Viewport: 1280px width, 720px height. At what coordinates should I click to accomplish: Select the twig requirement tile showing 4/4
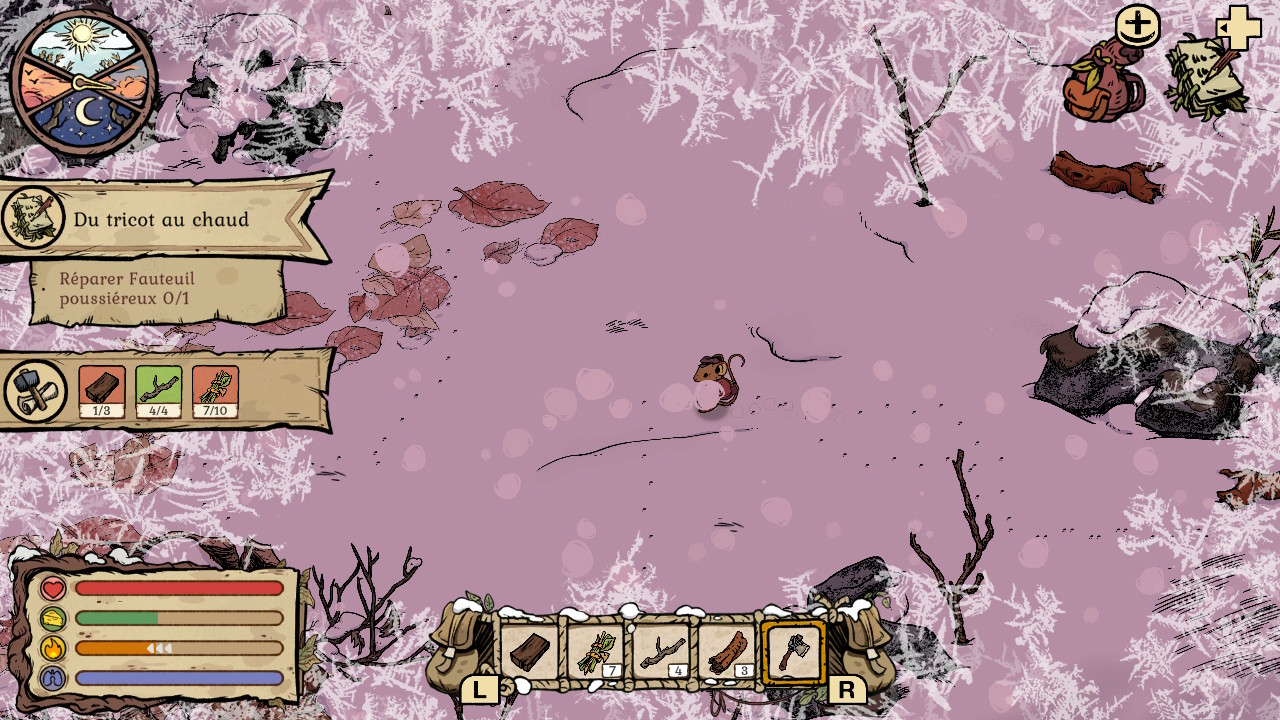158,391
